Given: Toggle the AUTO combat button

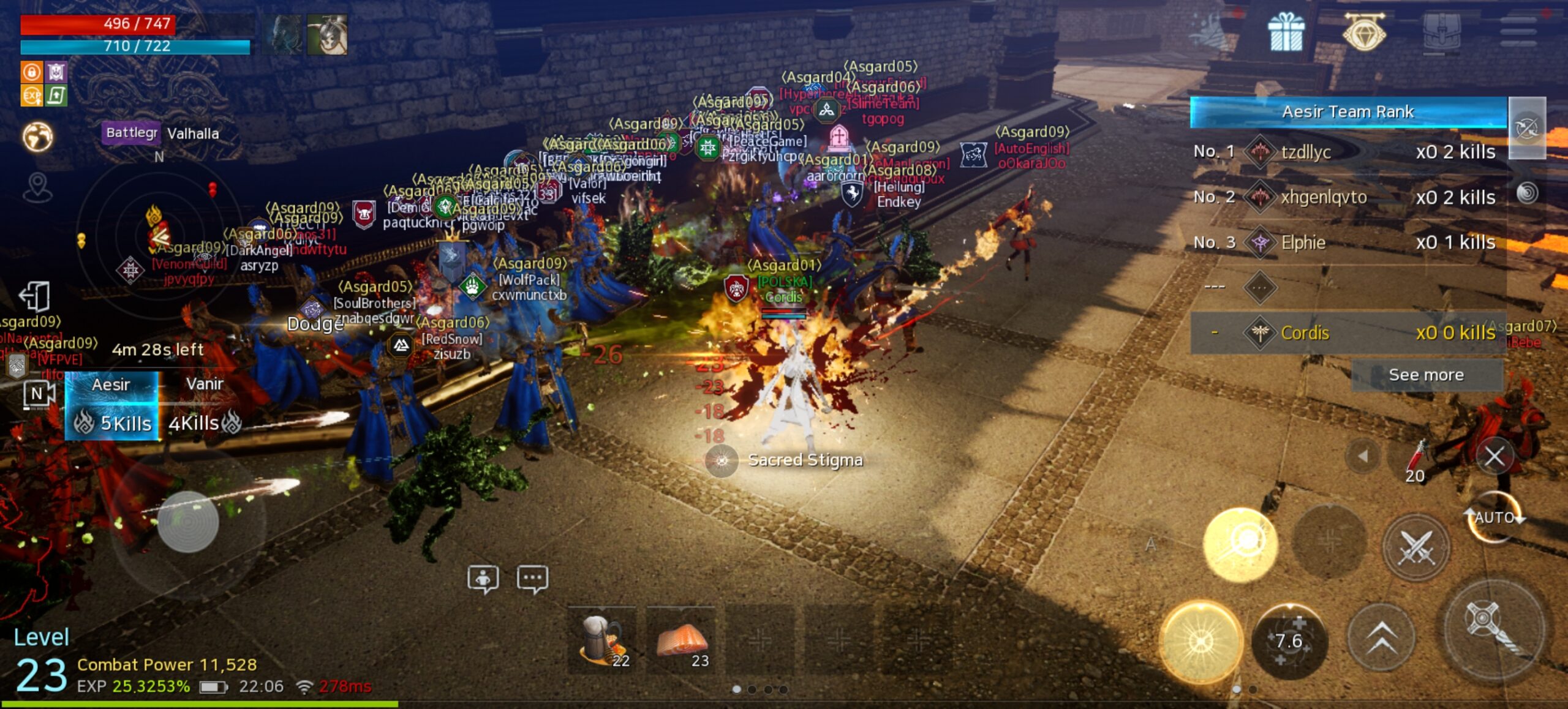Looking at the screenshot, I should 1494,518.
